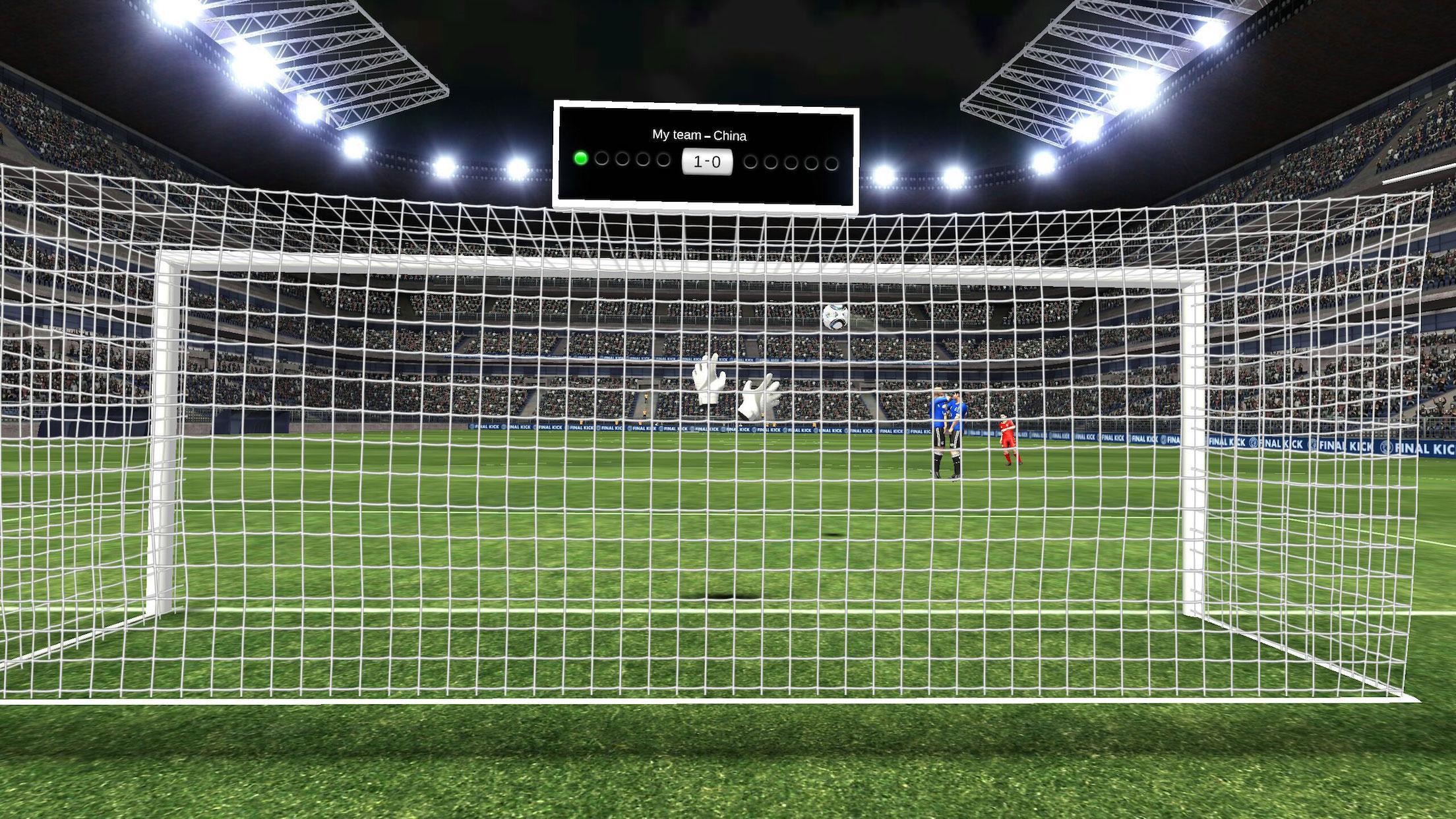Click the row of round indicator dots
1456x819 pixels.
[706, 162]
